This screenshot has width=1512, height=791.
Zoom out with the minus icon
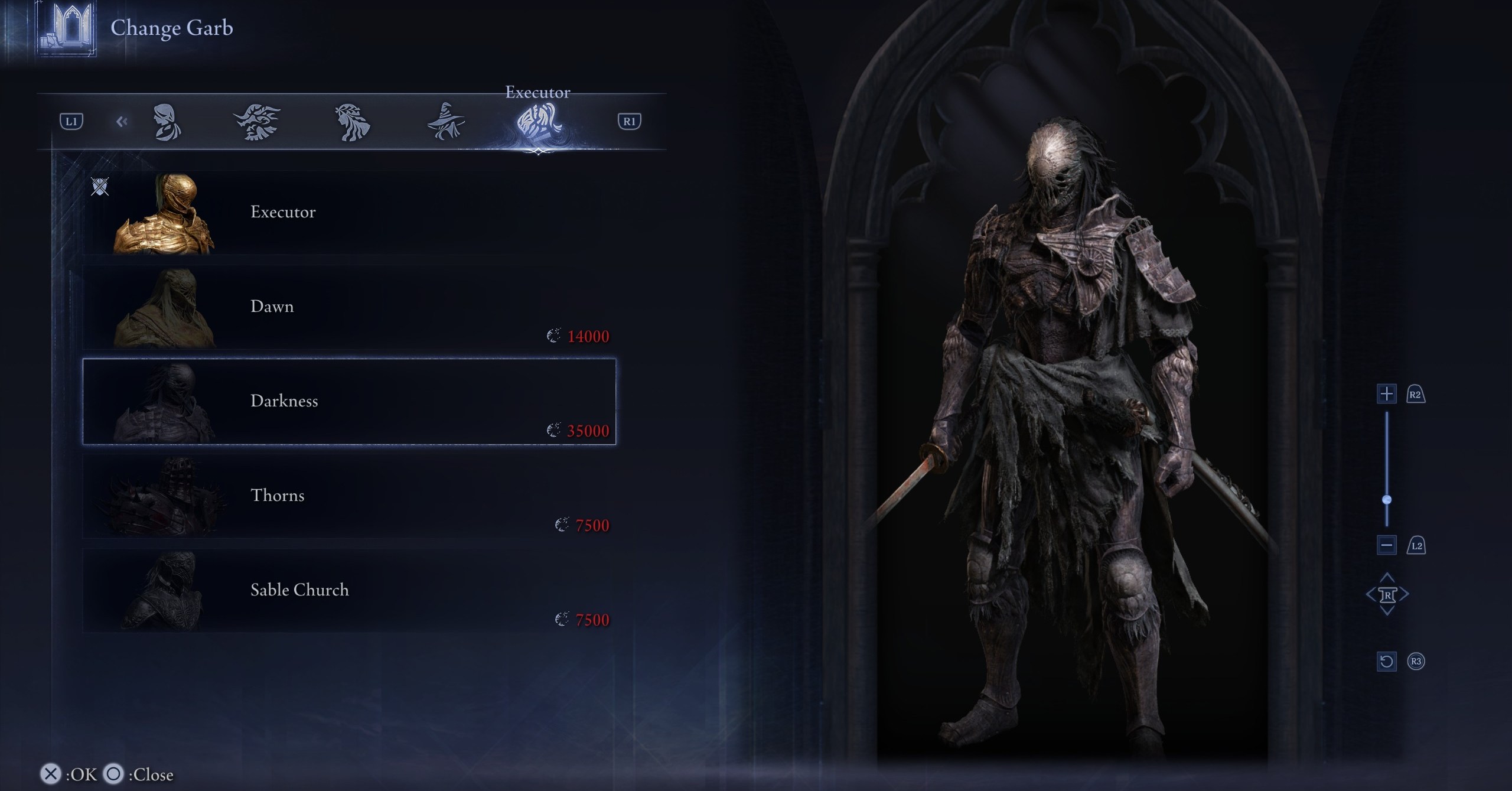1387,545
